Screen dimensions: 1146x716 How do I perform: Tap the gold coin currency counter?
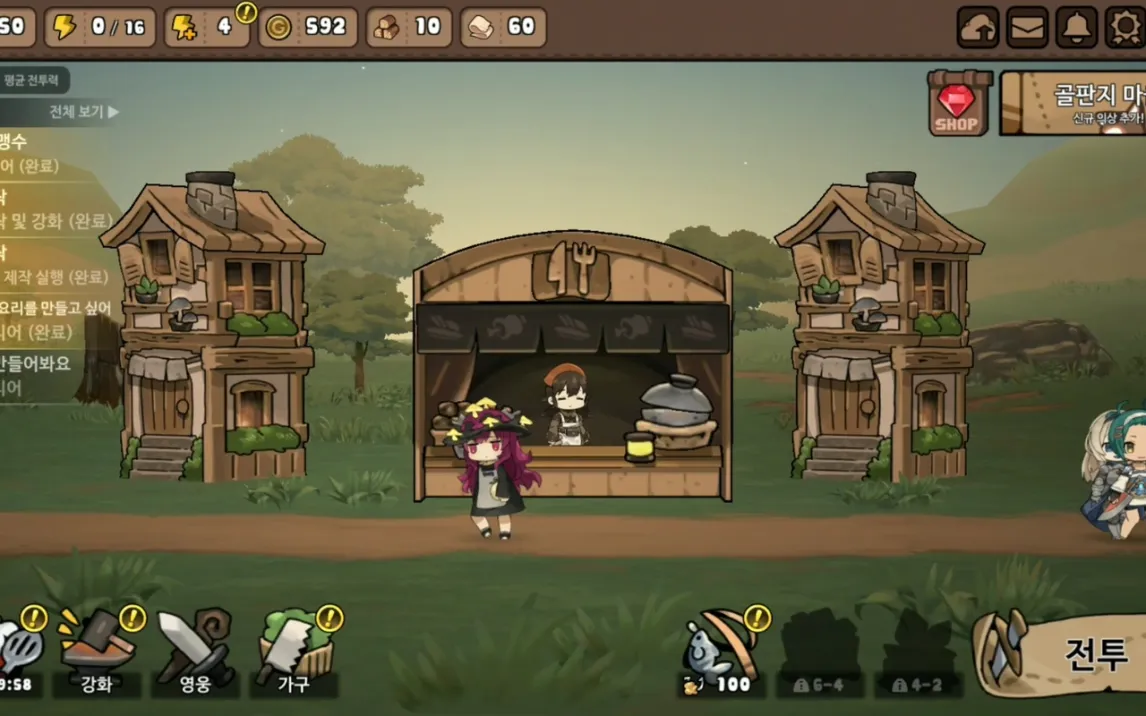coord(308,27)
